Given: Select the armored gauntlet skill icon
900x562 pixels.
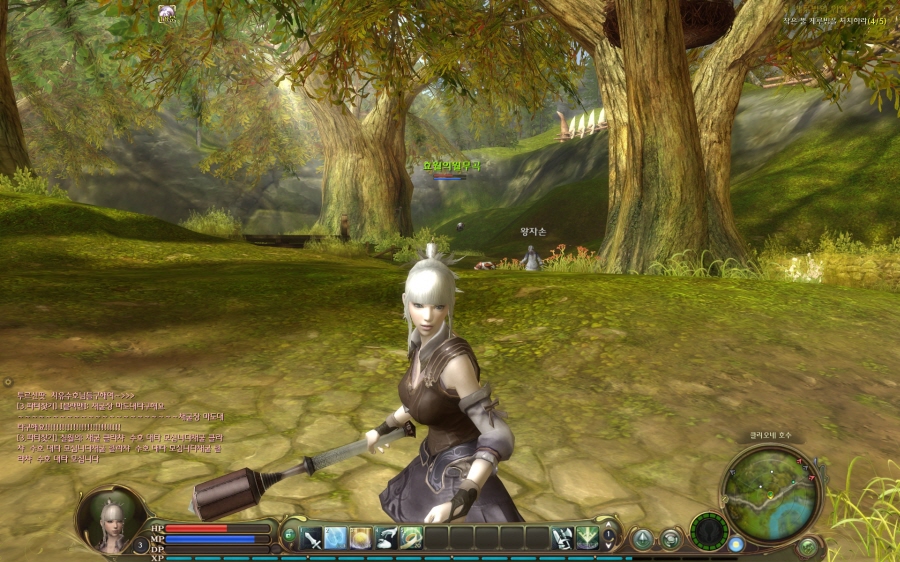Looking at the screenshot, I should click(562, 538).
